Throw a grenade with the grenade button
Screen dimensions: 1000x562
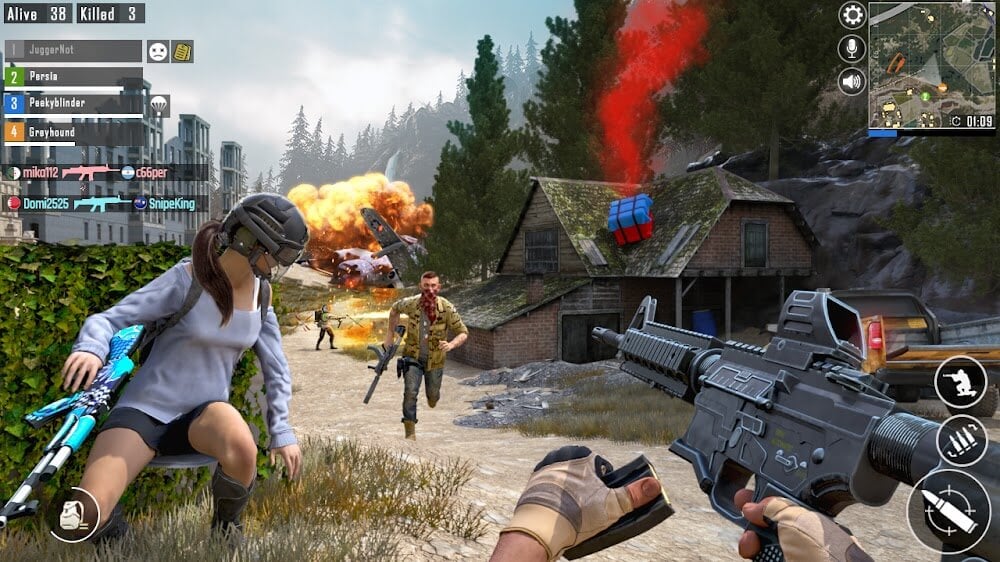point(73,515)
